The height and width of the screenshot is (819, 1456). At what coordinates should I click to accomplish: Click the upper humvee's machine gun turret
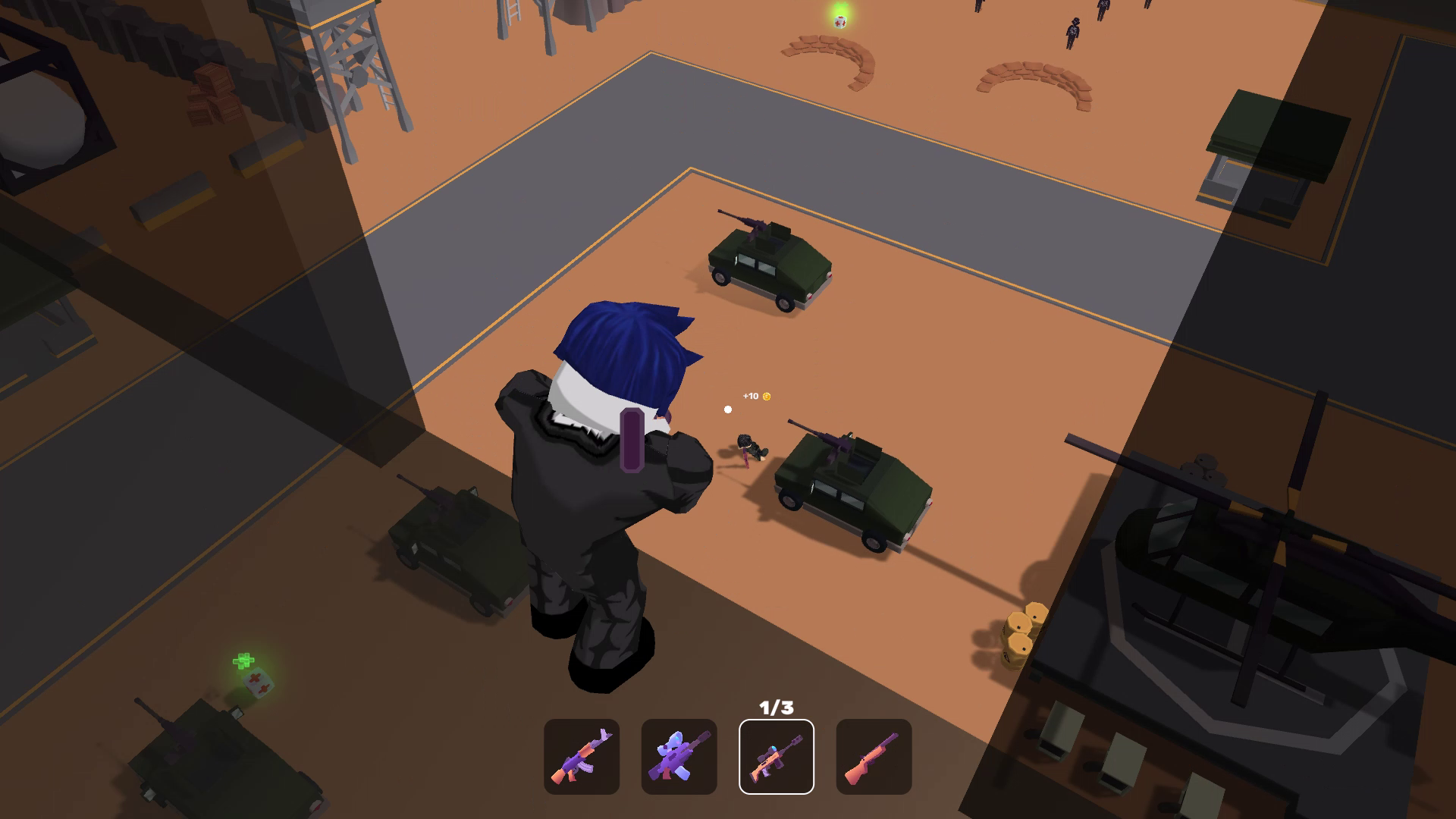[x=757, y=224]
